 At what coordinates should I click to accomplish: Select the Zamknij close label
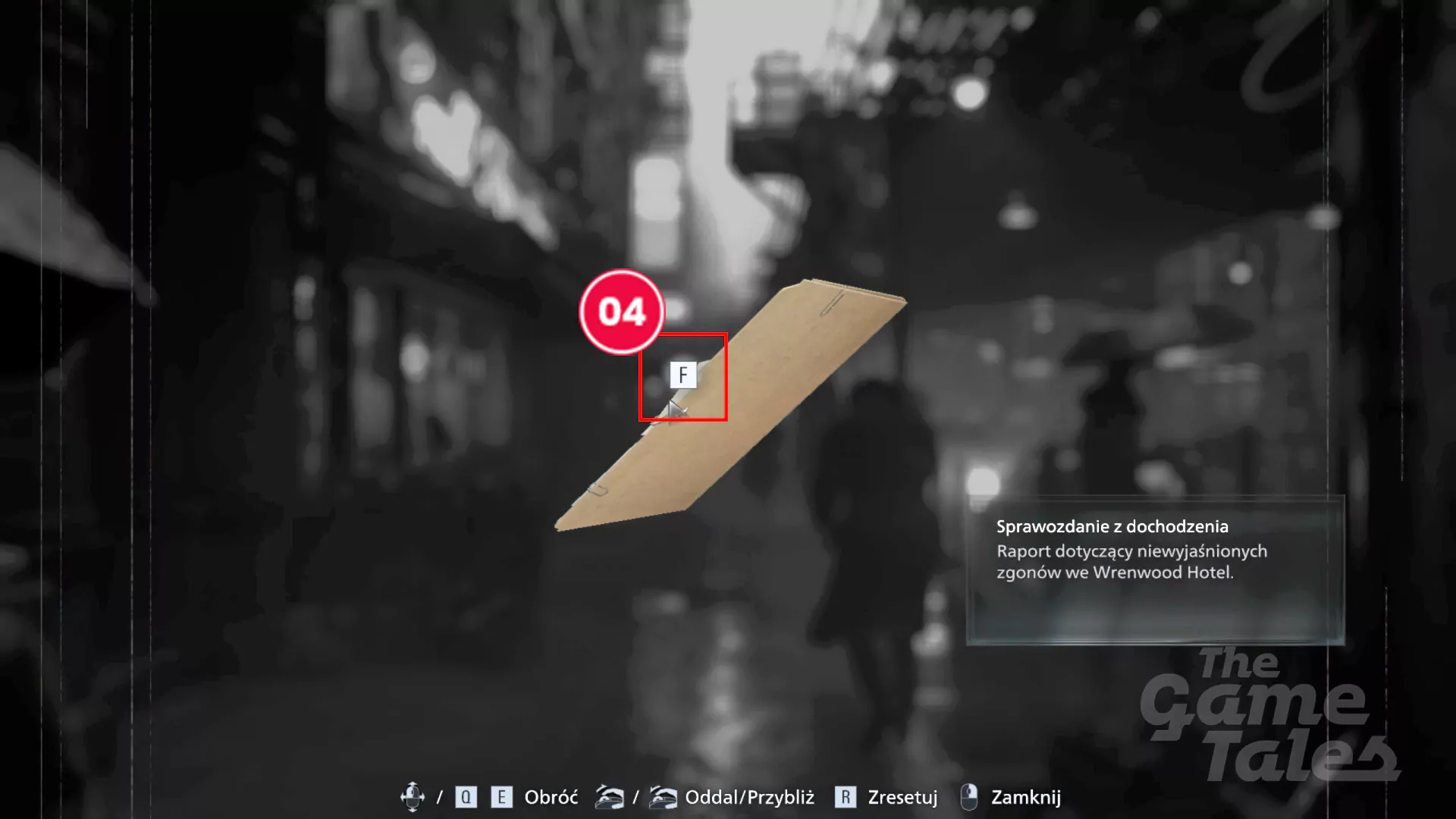(x=1026, y=797)
